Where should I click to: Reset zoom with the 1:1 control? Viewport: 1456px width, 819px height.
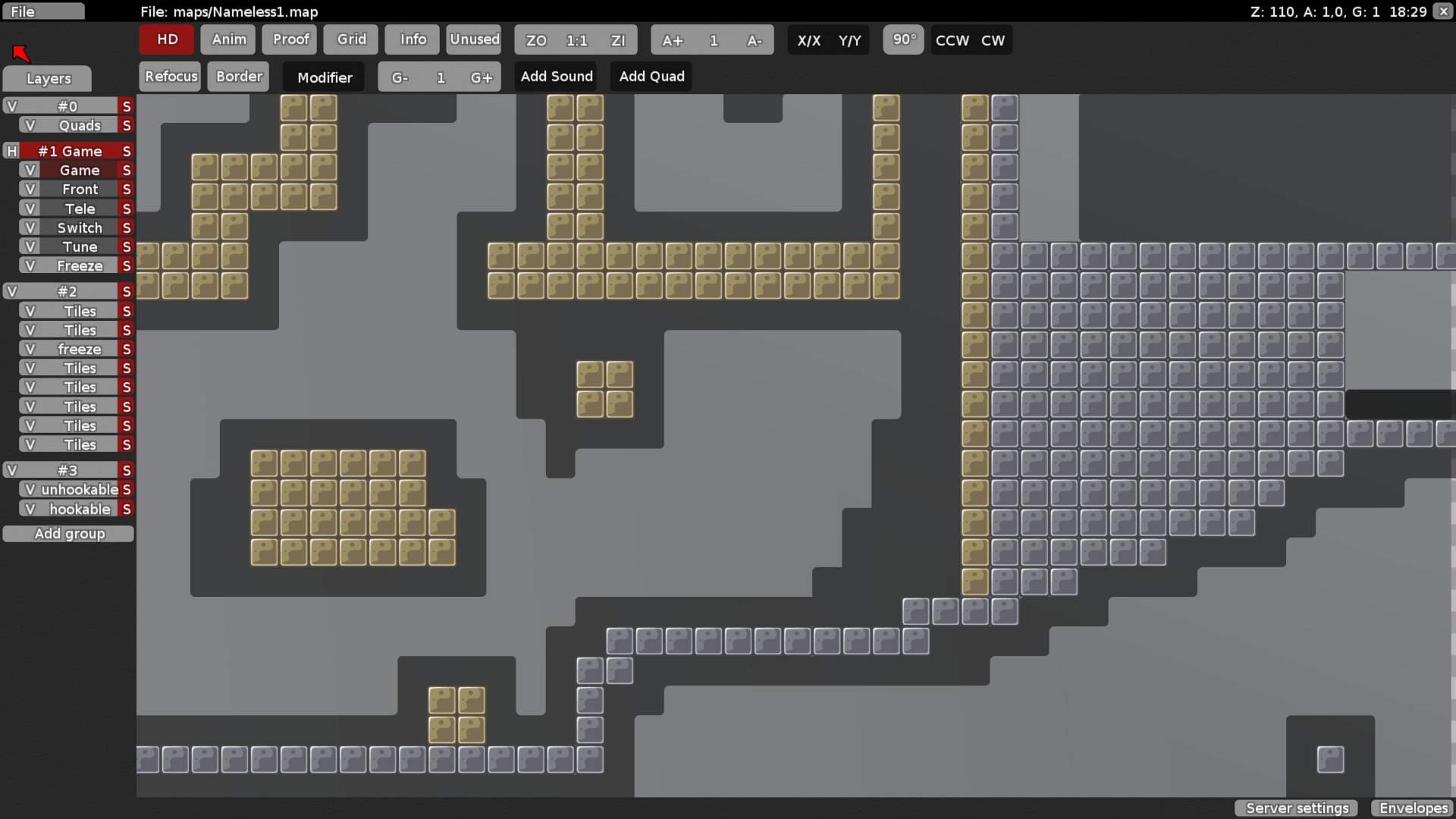576,40
